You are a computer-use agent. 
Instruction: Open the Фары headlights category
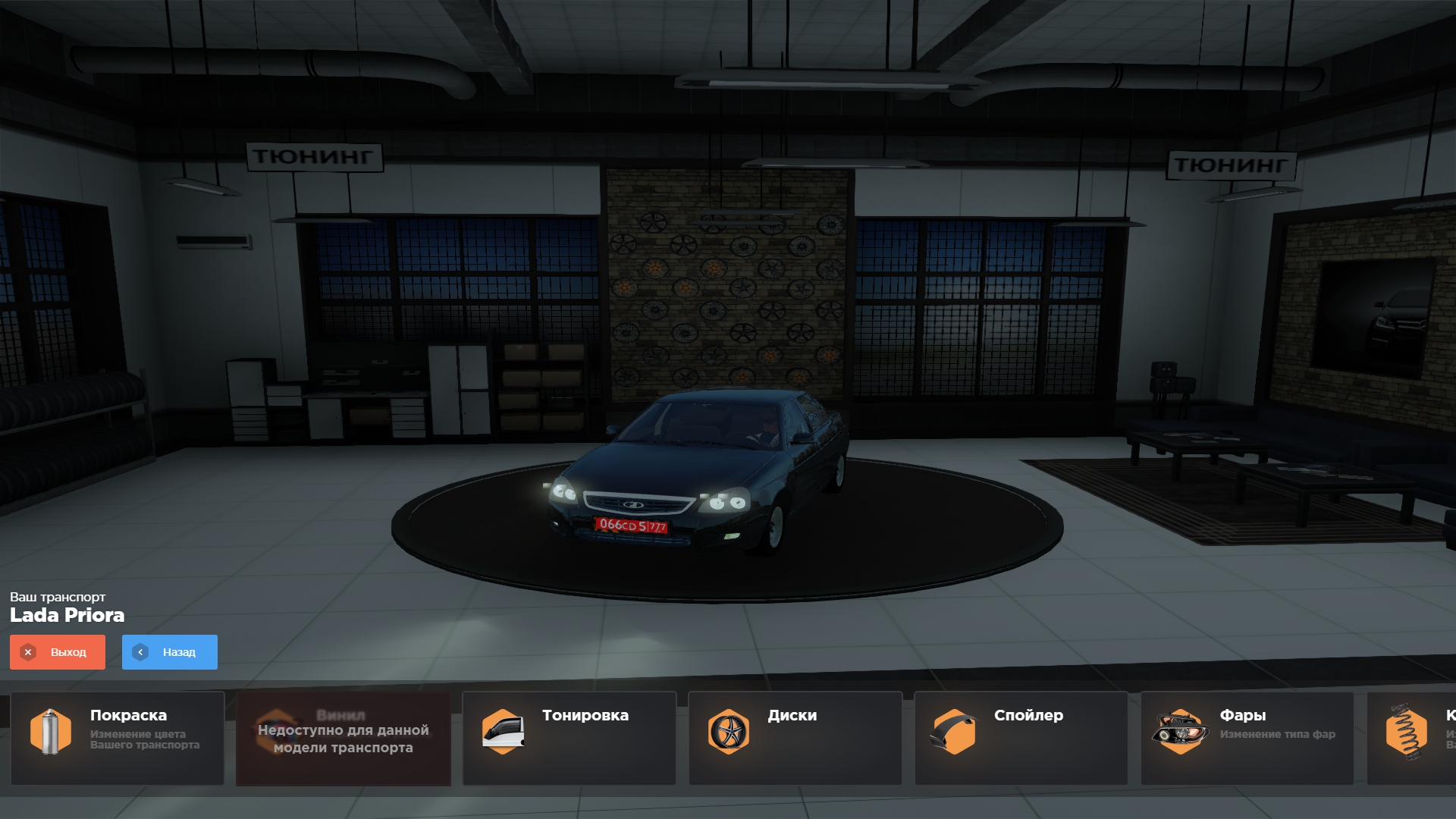coord(1247,738)
